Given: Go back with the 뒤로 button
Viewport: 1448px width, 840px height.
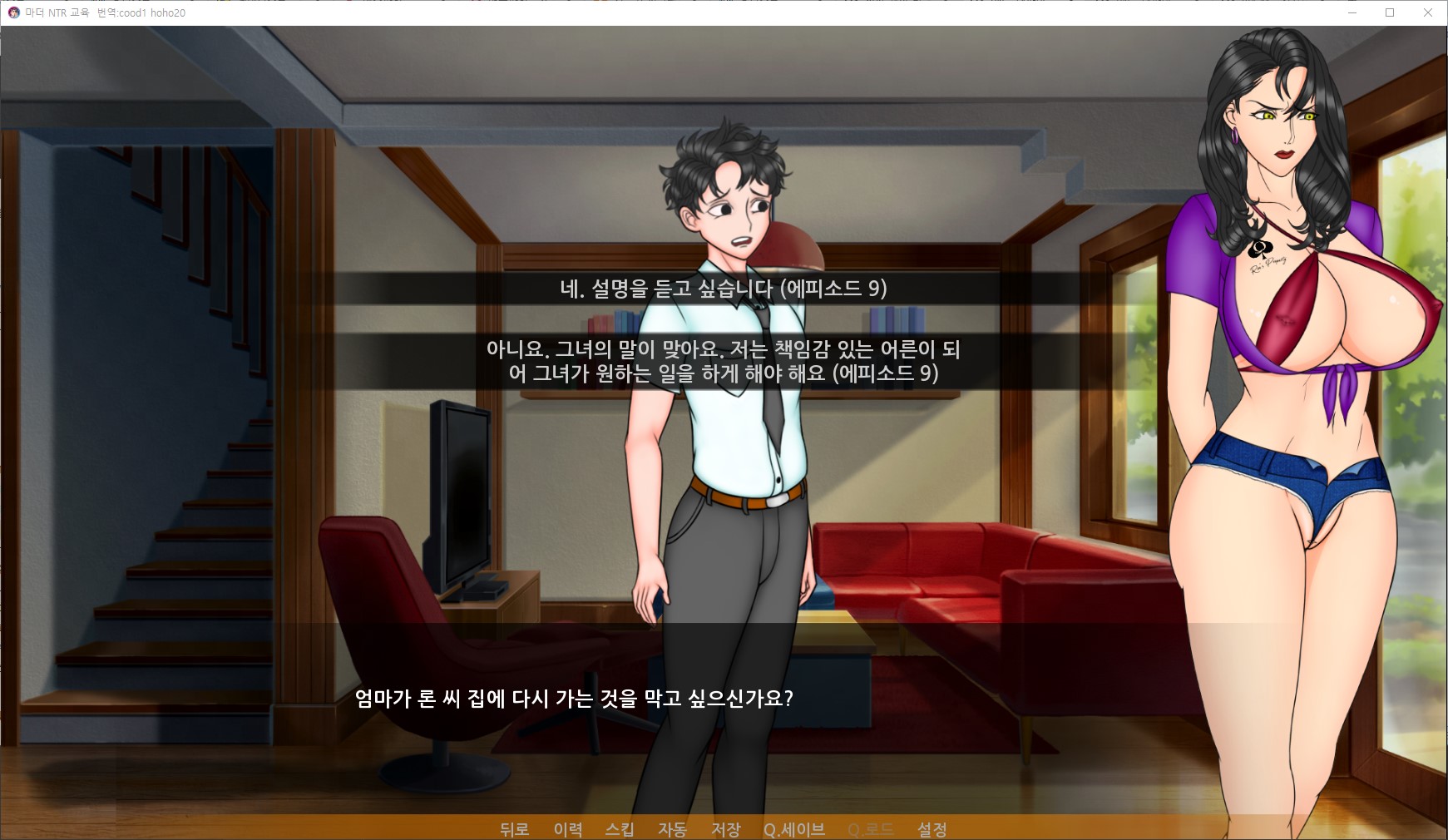Looking at the screenshot, I should pyautogui.click(x=514, y=829).
